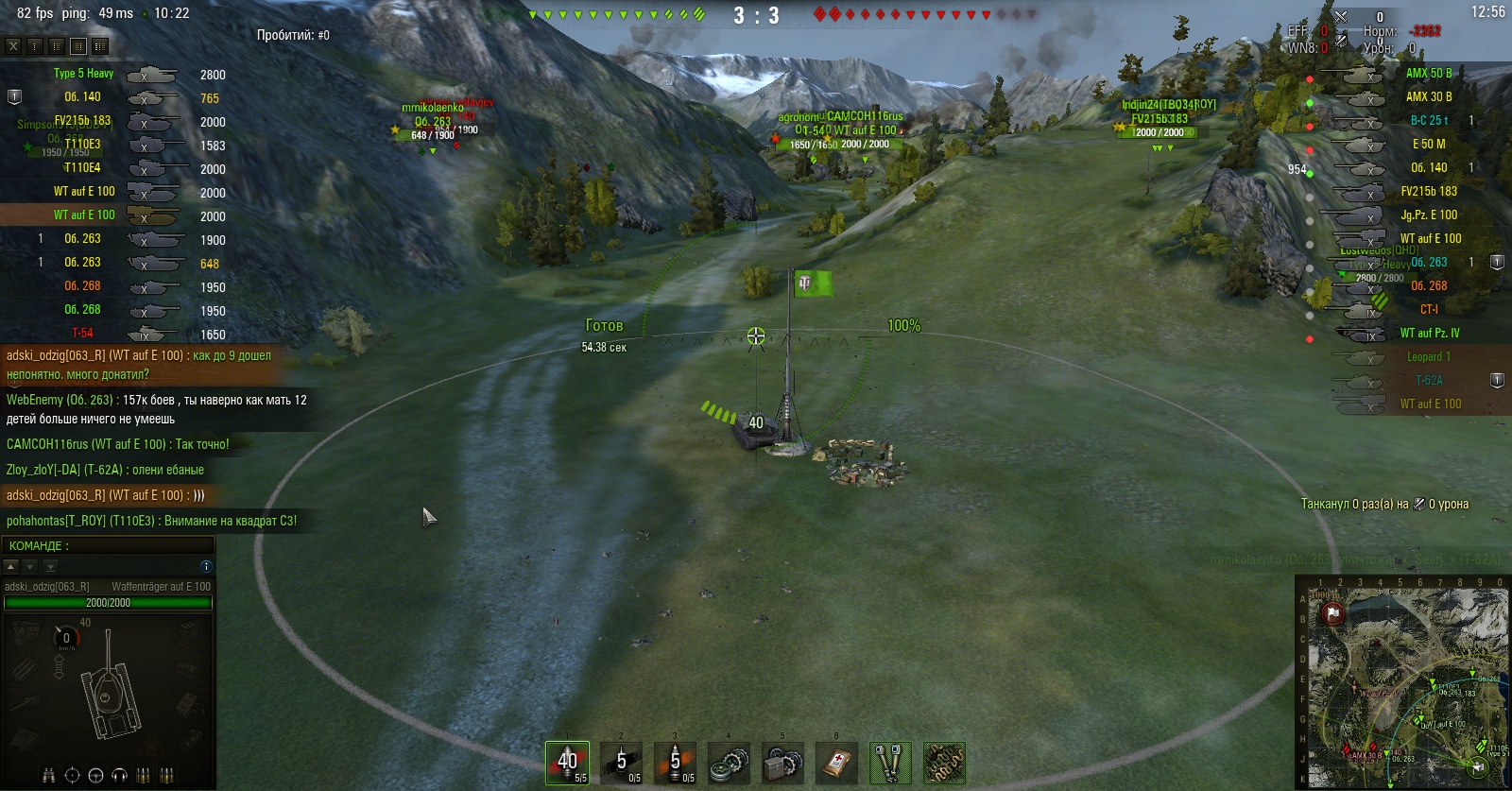This screenshot has height=791, width=1512.
Task: Open the minimap in the corner
Action: click(x=1402, y=682)
